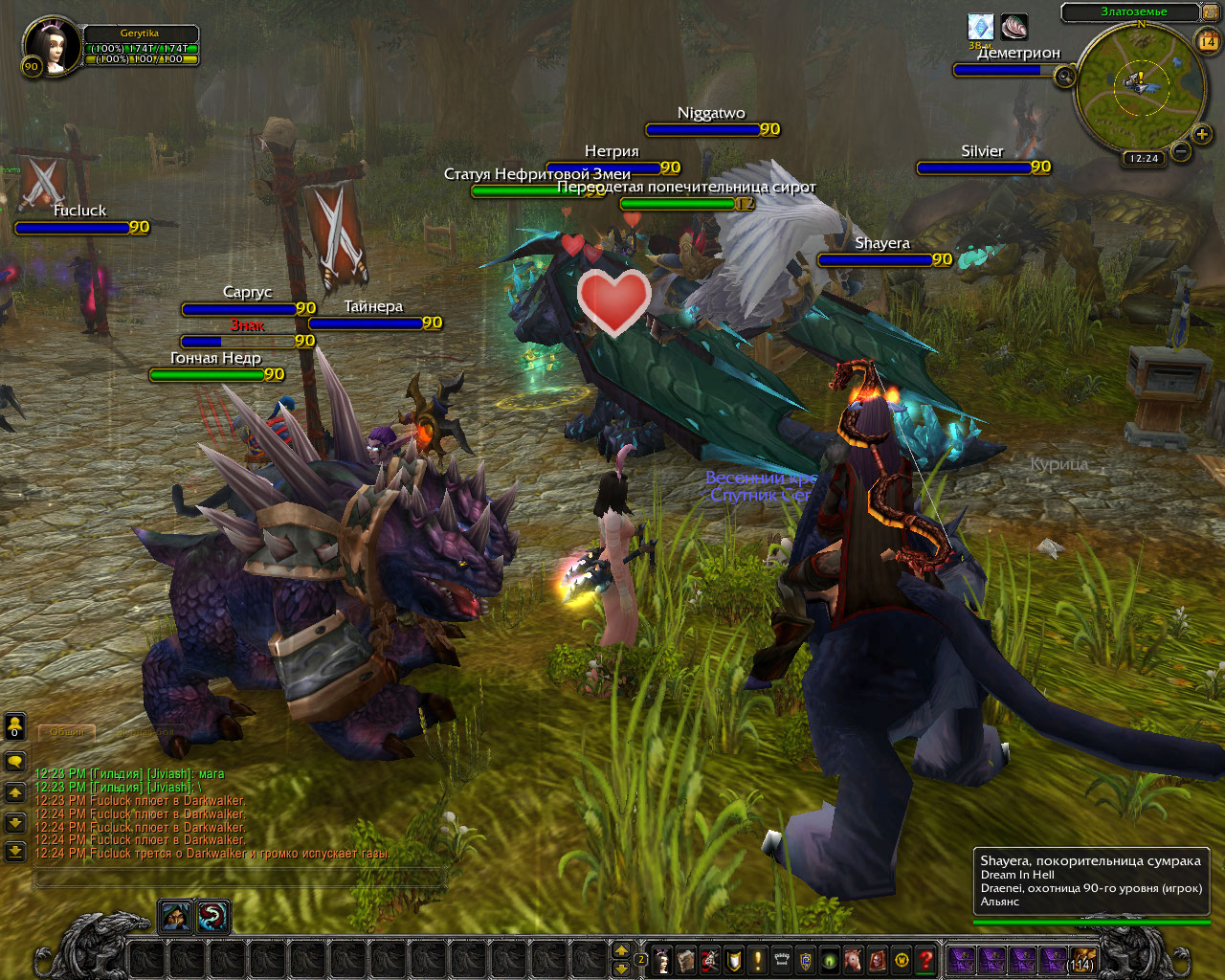The image size is (1225, 980).
Task: Click the clam shell buff icon
Action: click(x=1013, y=27)
